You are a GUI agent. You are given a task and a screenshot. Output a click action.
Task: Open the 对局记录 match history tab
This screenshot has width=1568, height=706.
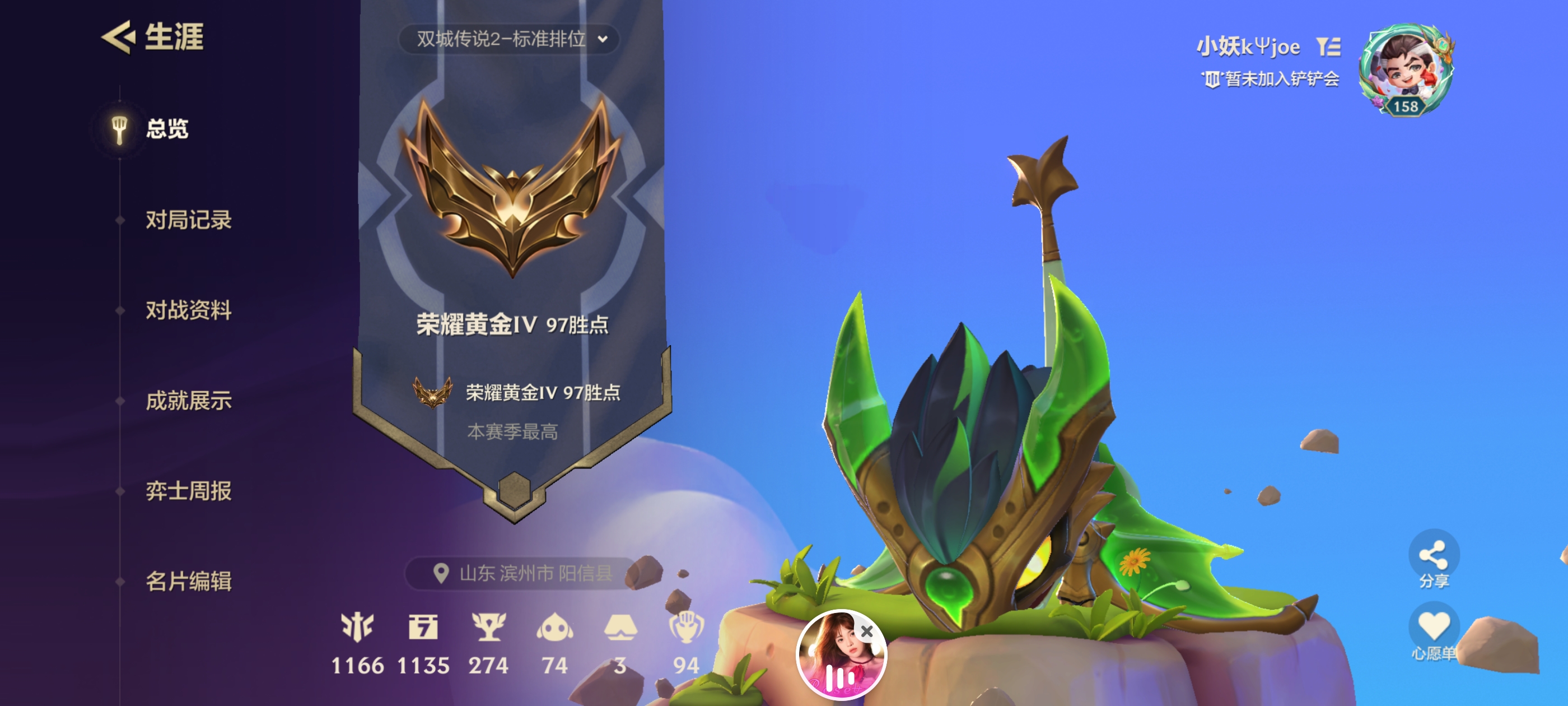click(188, 219)
